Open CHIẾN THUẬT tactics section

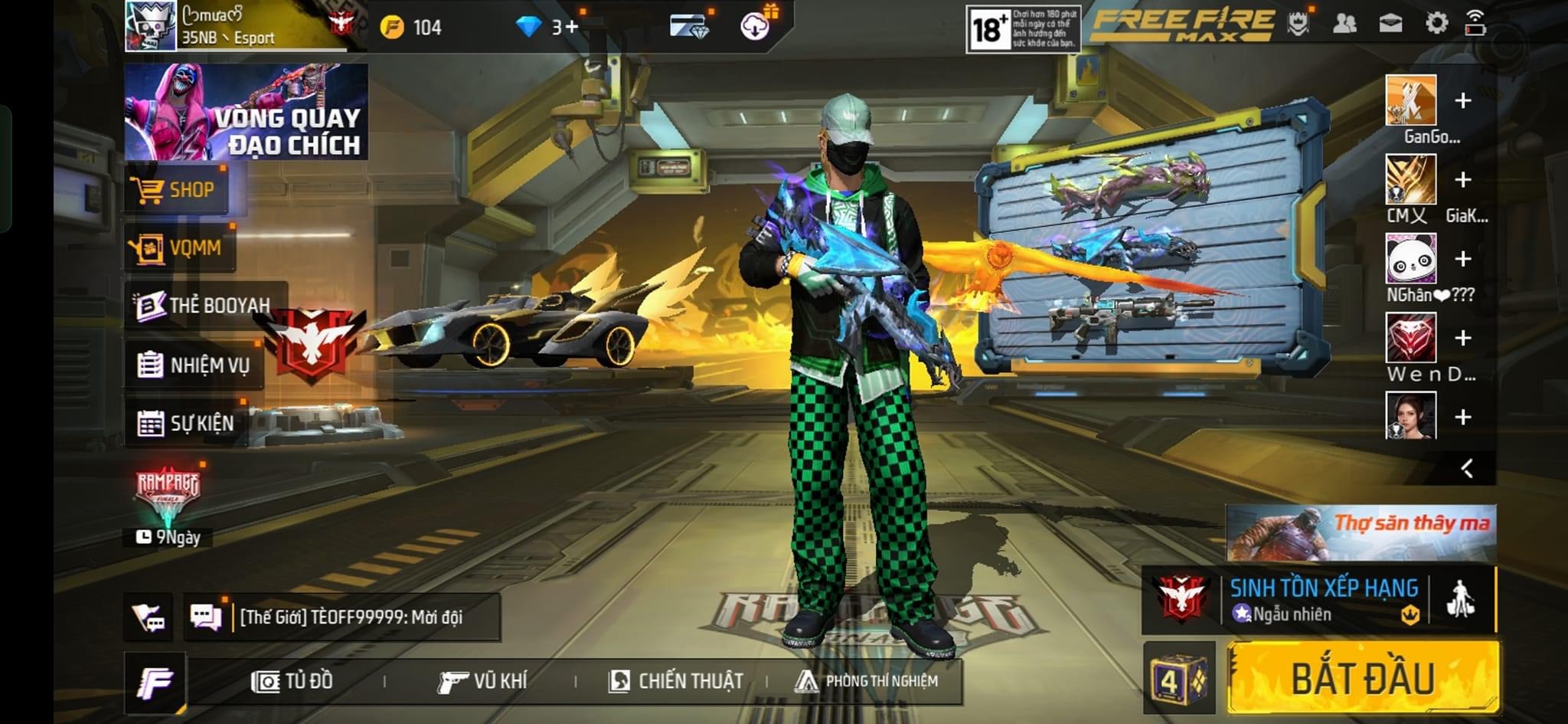click(676, 680)
